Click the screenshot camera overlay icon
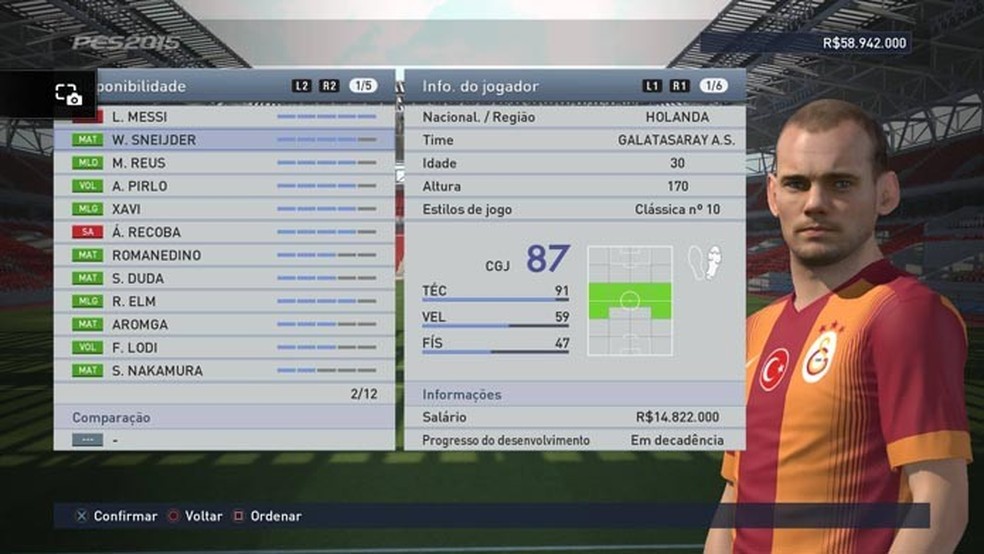Viewport: 984px width, 554px height. click(68, 94)
